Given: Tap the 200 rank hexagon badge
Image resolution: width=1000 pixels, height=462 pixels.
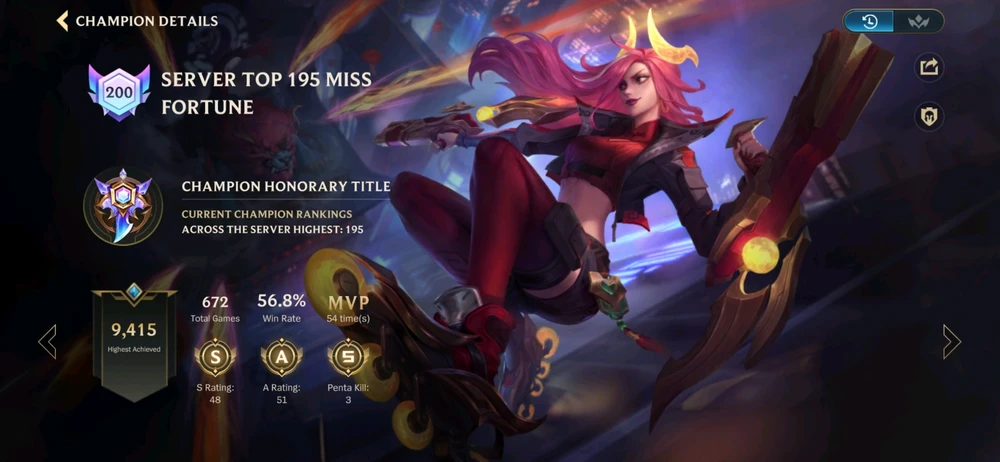Looking at the screenshot, I should pyautogui.click(x=119, y=93).
